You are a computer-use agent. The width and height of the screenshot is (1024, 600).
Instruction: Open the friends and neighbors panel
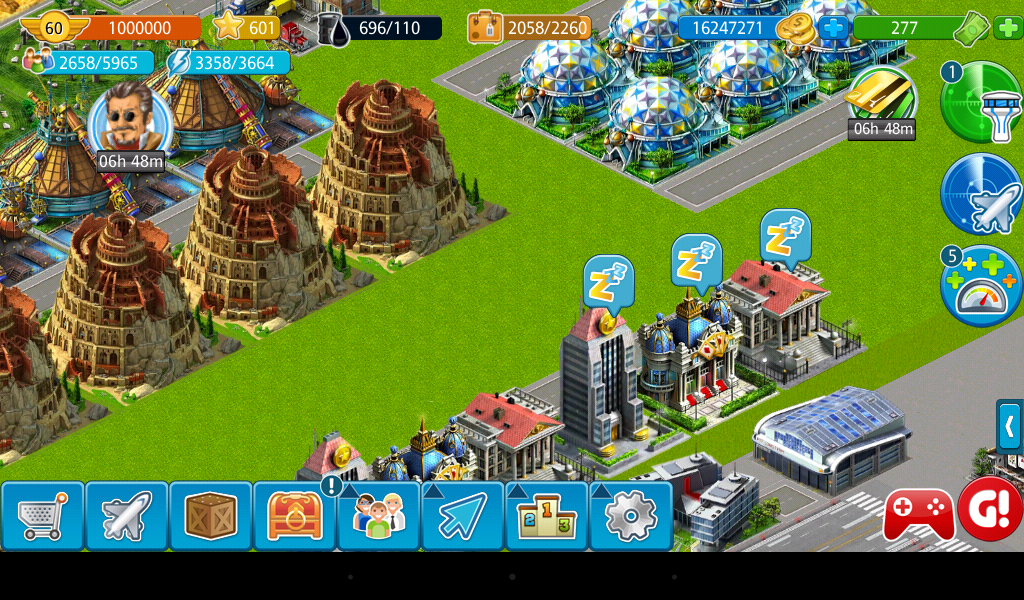tap(378, 516)
